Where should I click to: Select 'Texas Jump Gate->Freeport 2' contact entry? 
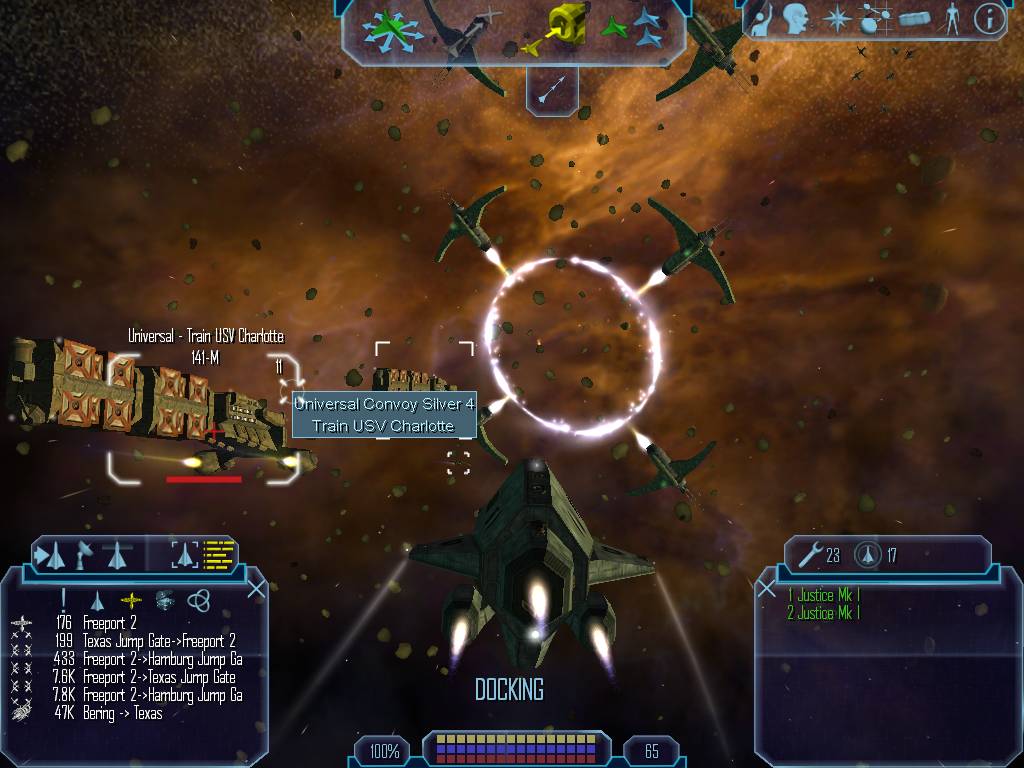click(x=159, y=641)
